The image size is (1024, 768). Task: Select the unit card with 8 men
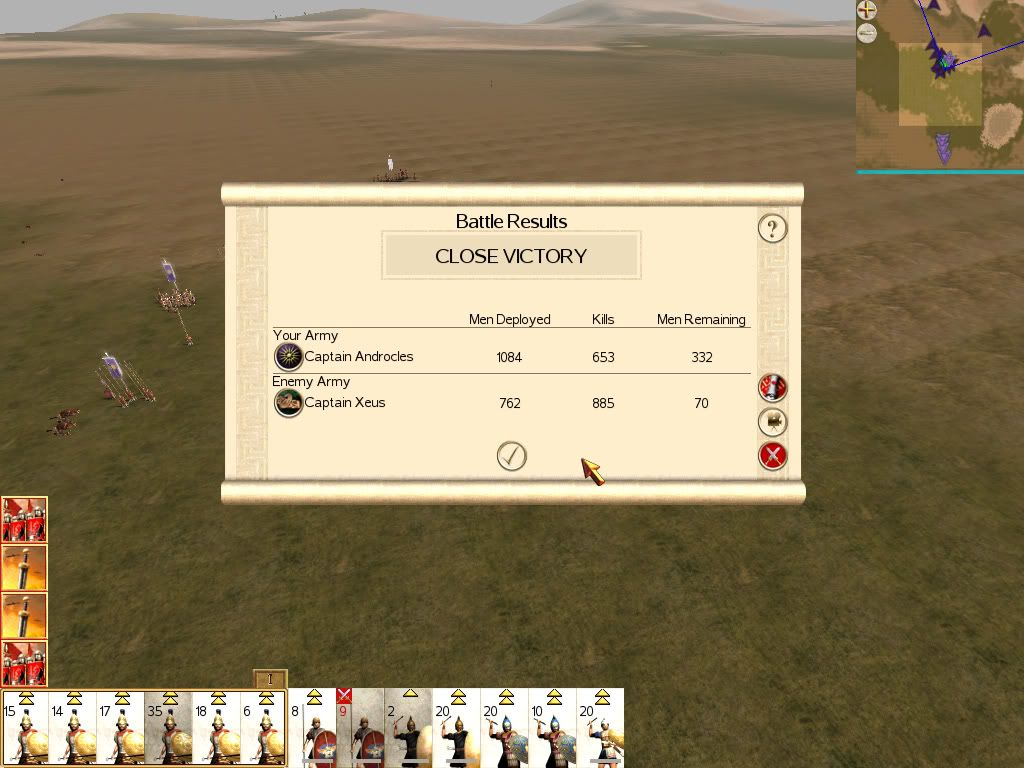click(x=312, y=728)
